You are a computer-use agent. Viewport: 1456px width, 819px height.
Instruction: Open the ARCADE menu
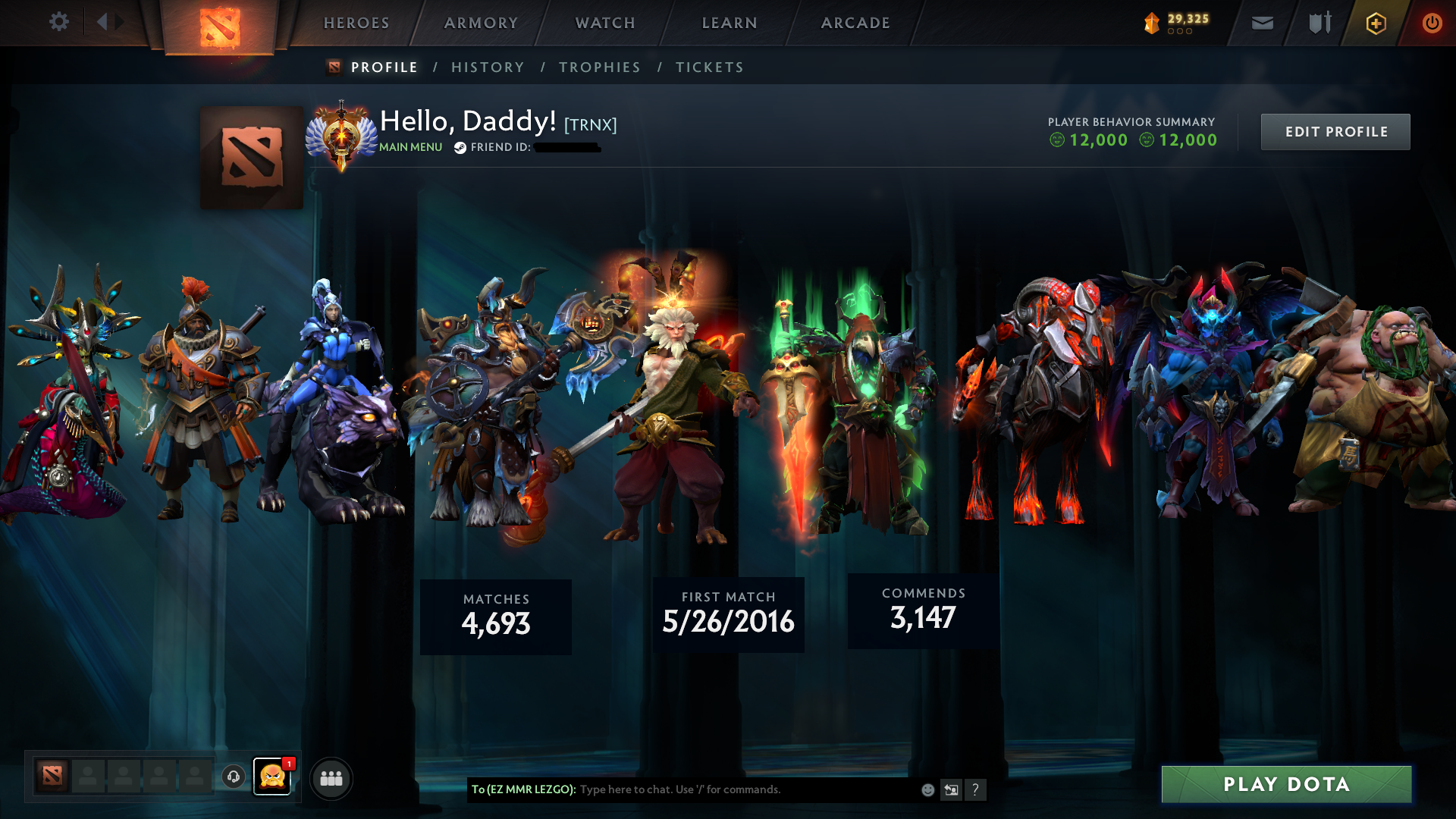[x=855, y=23]
